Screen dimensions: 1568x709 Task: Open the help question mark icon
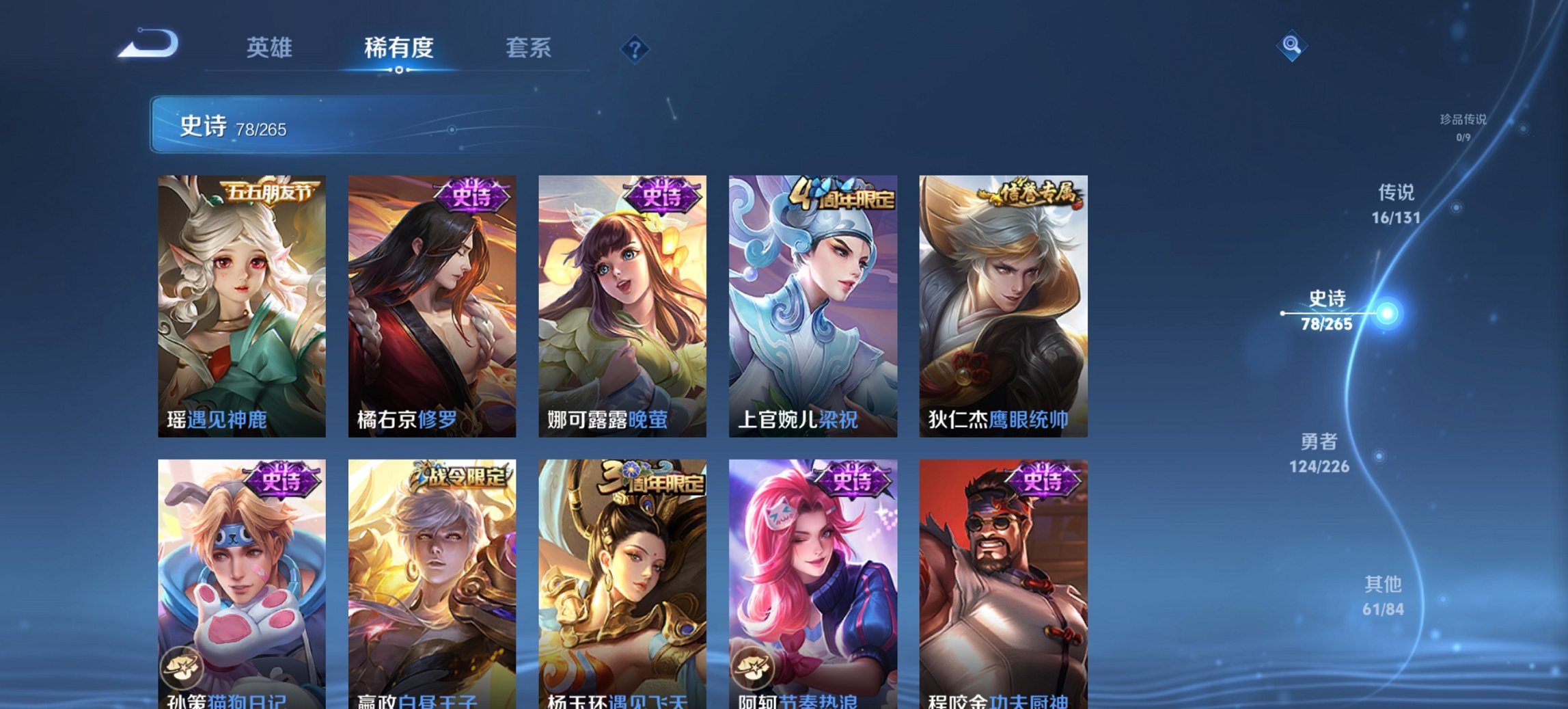coord(634,48)
